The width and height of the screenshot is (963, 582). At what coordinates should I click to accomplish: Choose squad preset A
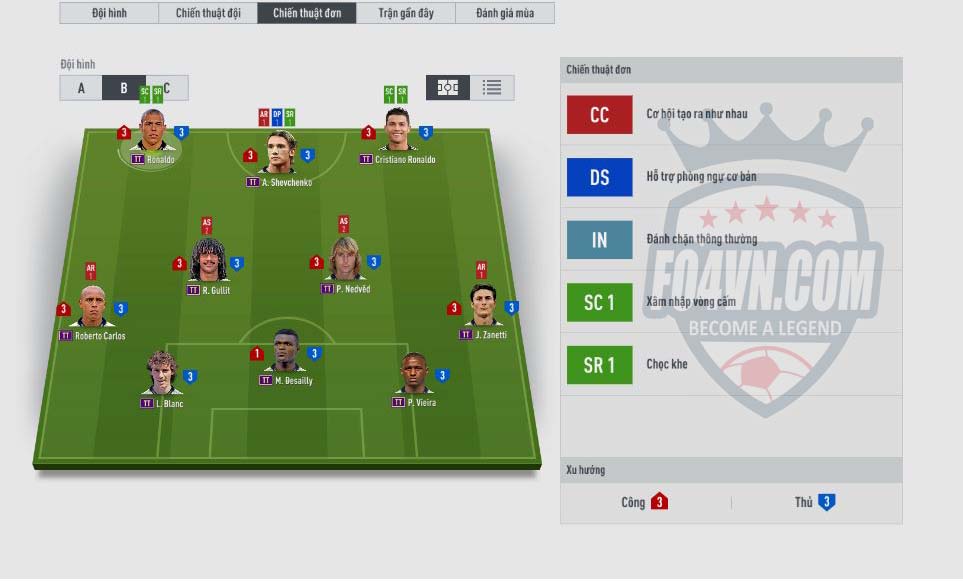[82, 88]
